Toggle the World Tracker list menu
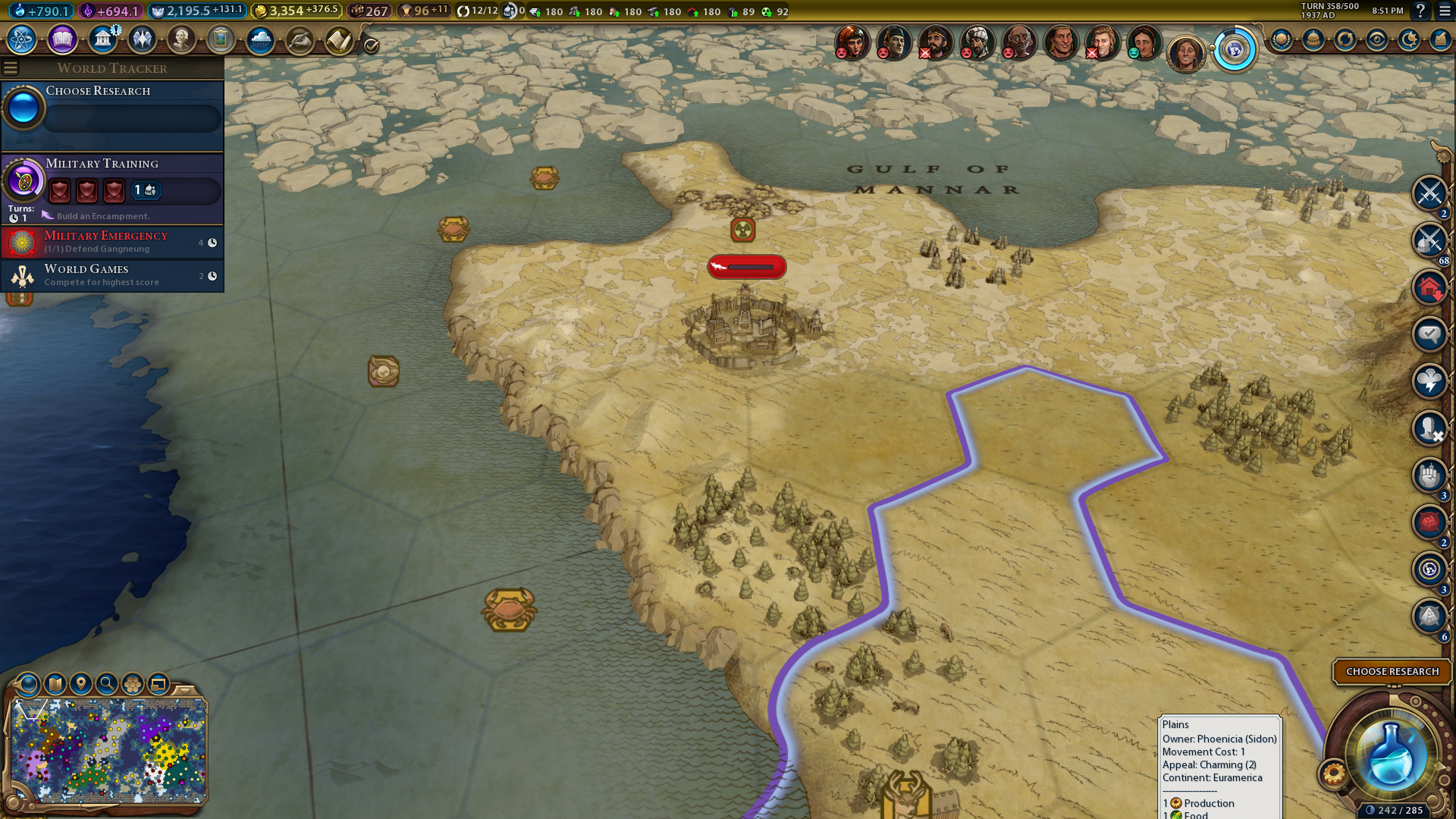 click(x=11, y=68)
